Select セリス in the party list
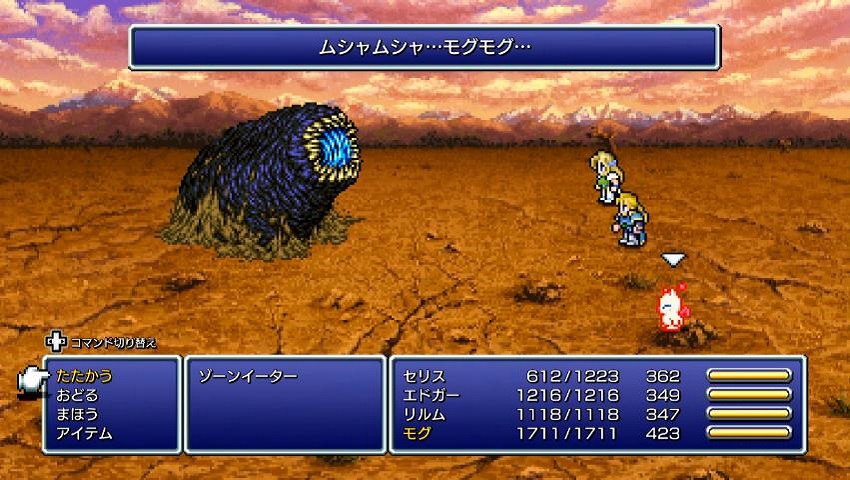 click(424, 376)
